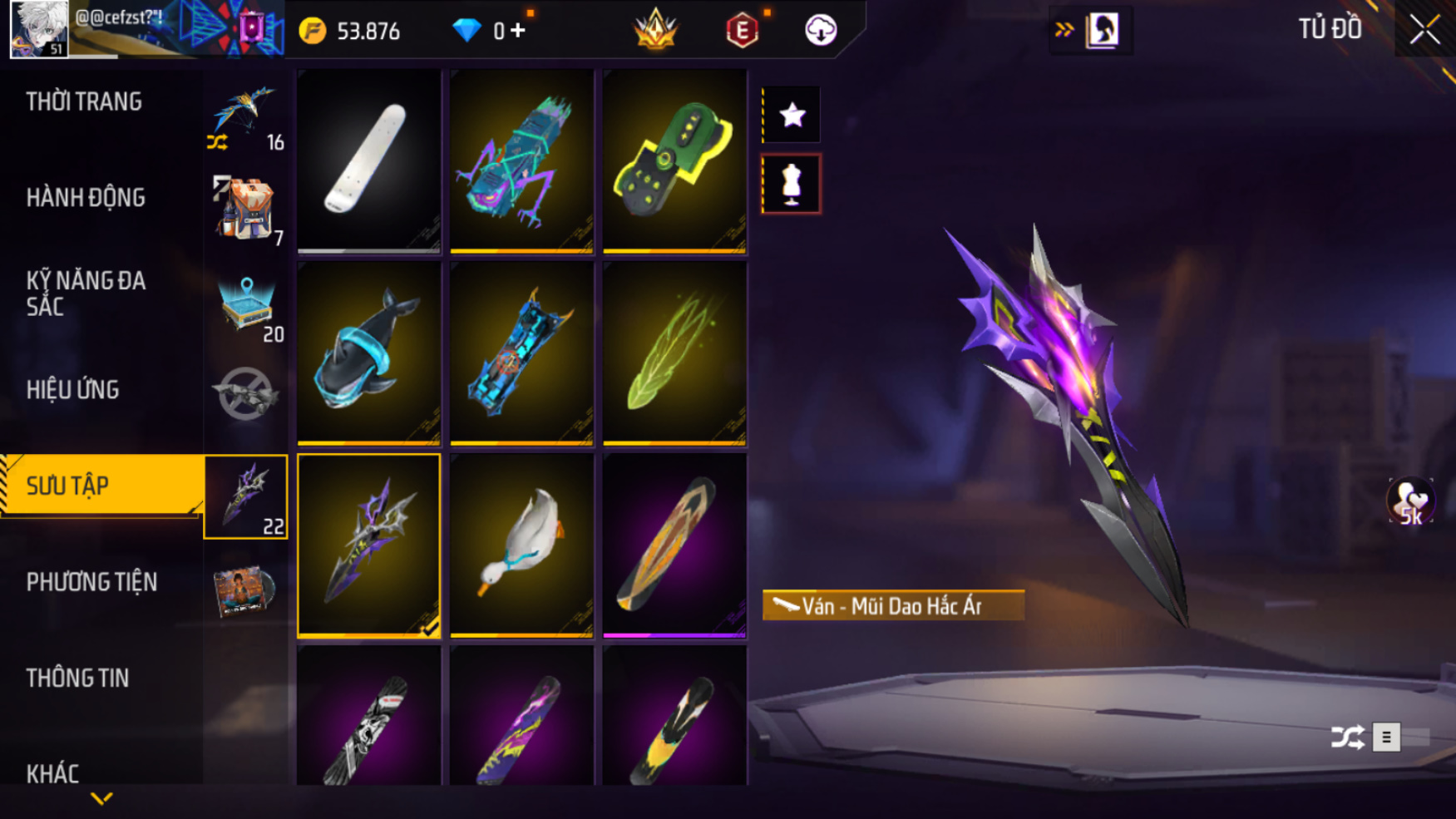The width and height of the screenshot is (1456, 819).
Task: Add diamonds with the plus button
Action: point(519,31)
